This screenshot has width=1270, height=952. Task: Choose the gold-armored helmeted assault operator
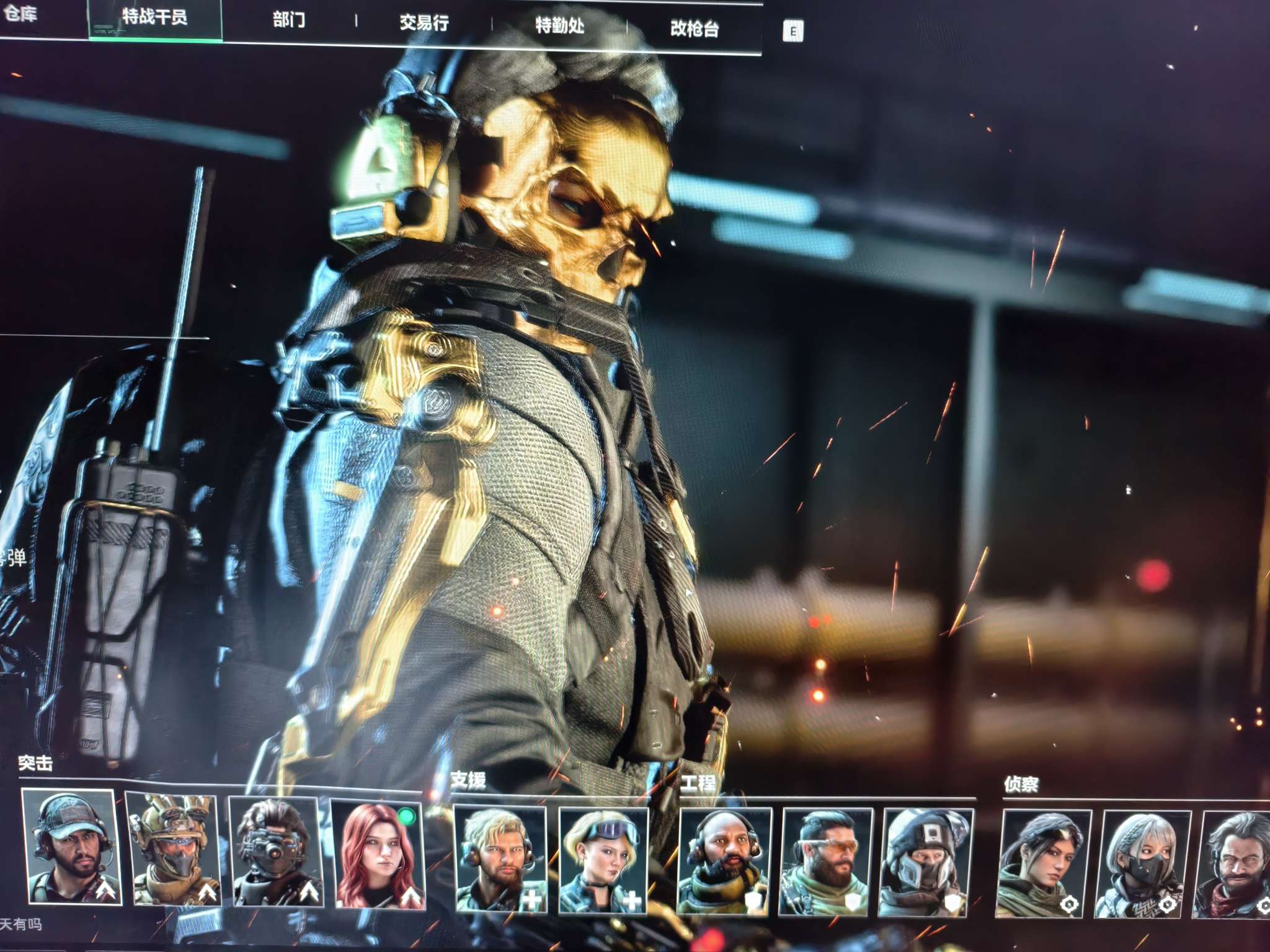point(173,848)
